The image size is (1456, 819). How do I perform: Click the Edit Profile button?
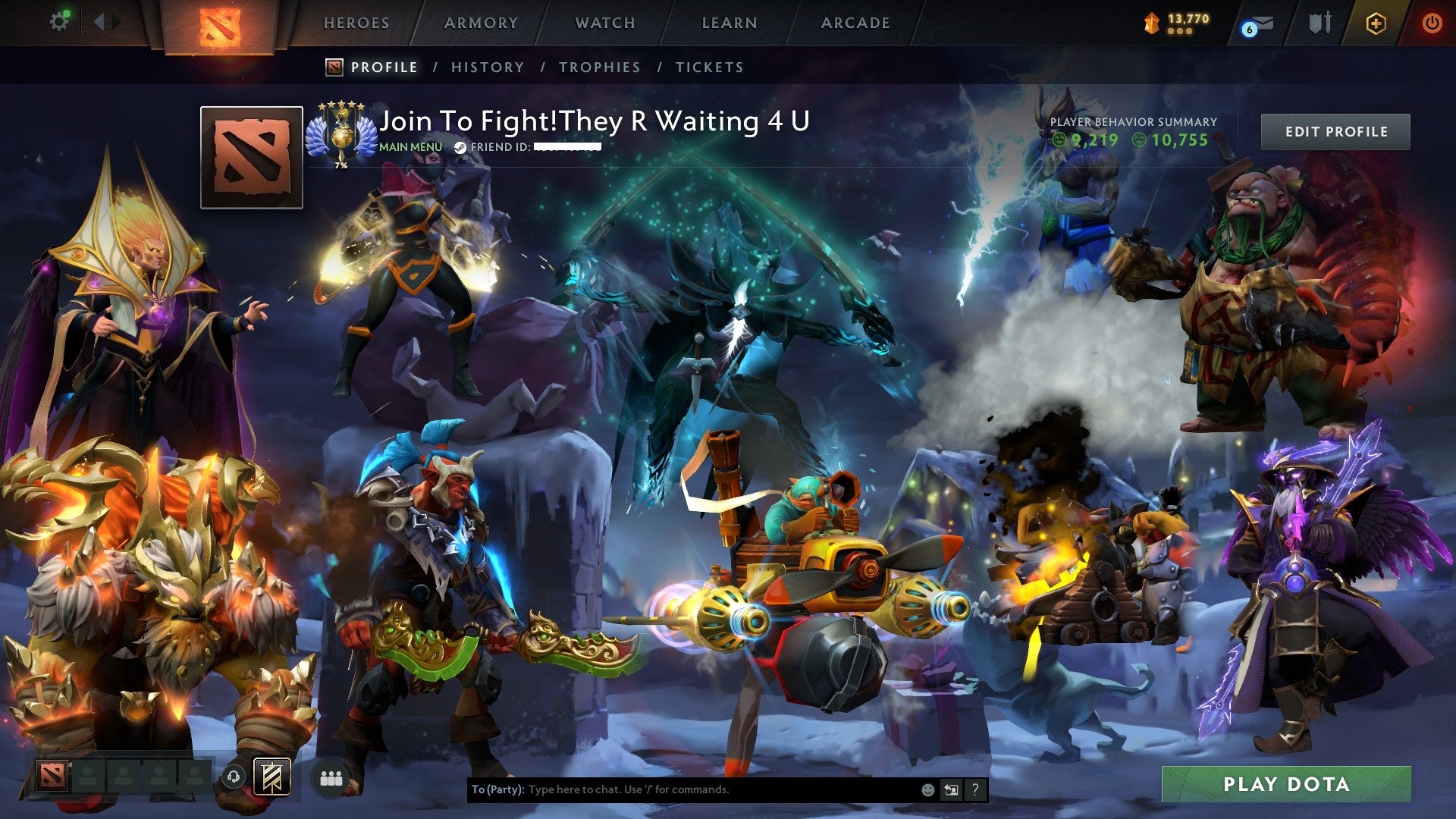(x=1335, y=130)
